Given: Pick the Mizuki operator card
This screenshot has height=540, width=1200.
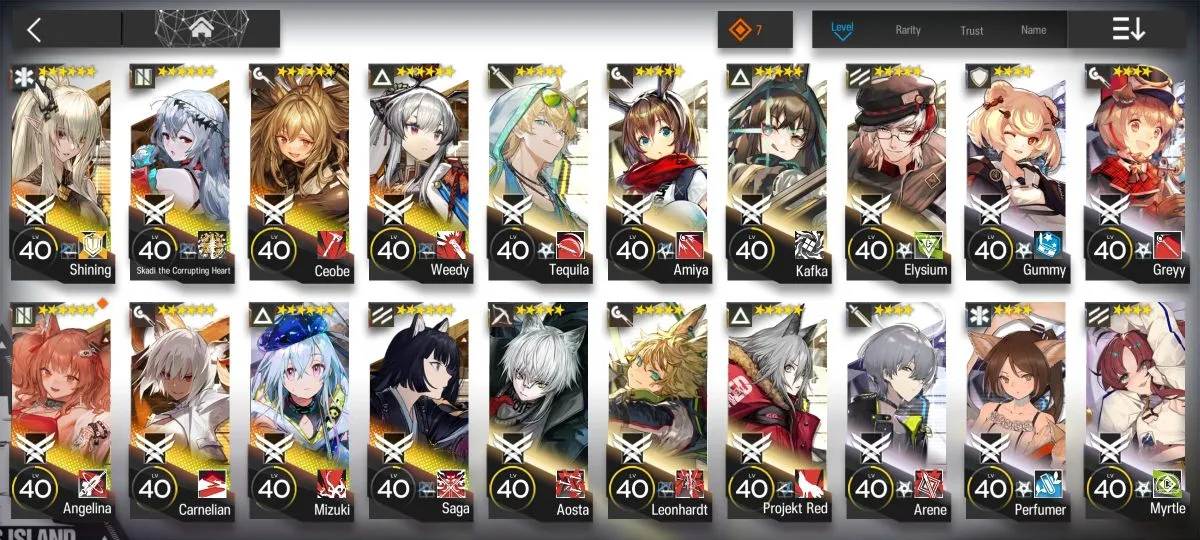Looking at the screenshot, I should pyautogui.click(x=299, y=410).
